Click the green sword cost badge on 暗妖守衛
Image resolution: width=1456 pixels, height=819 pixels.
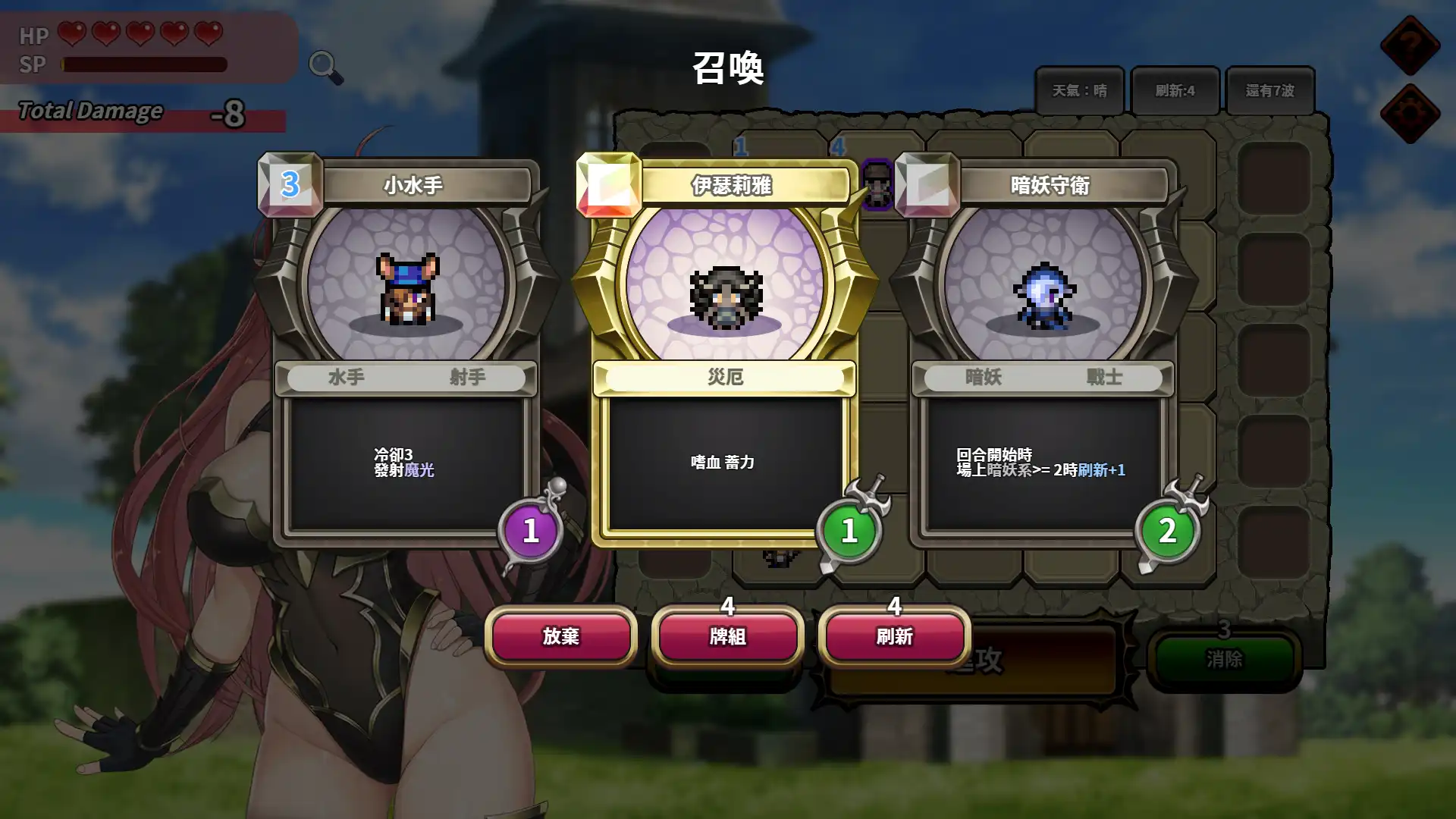click(1167, 531)
